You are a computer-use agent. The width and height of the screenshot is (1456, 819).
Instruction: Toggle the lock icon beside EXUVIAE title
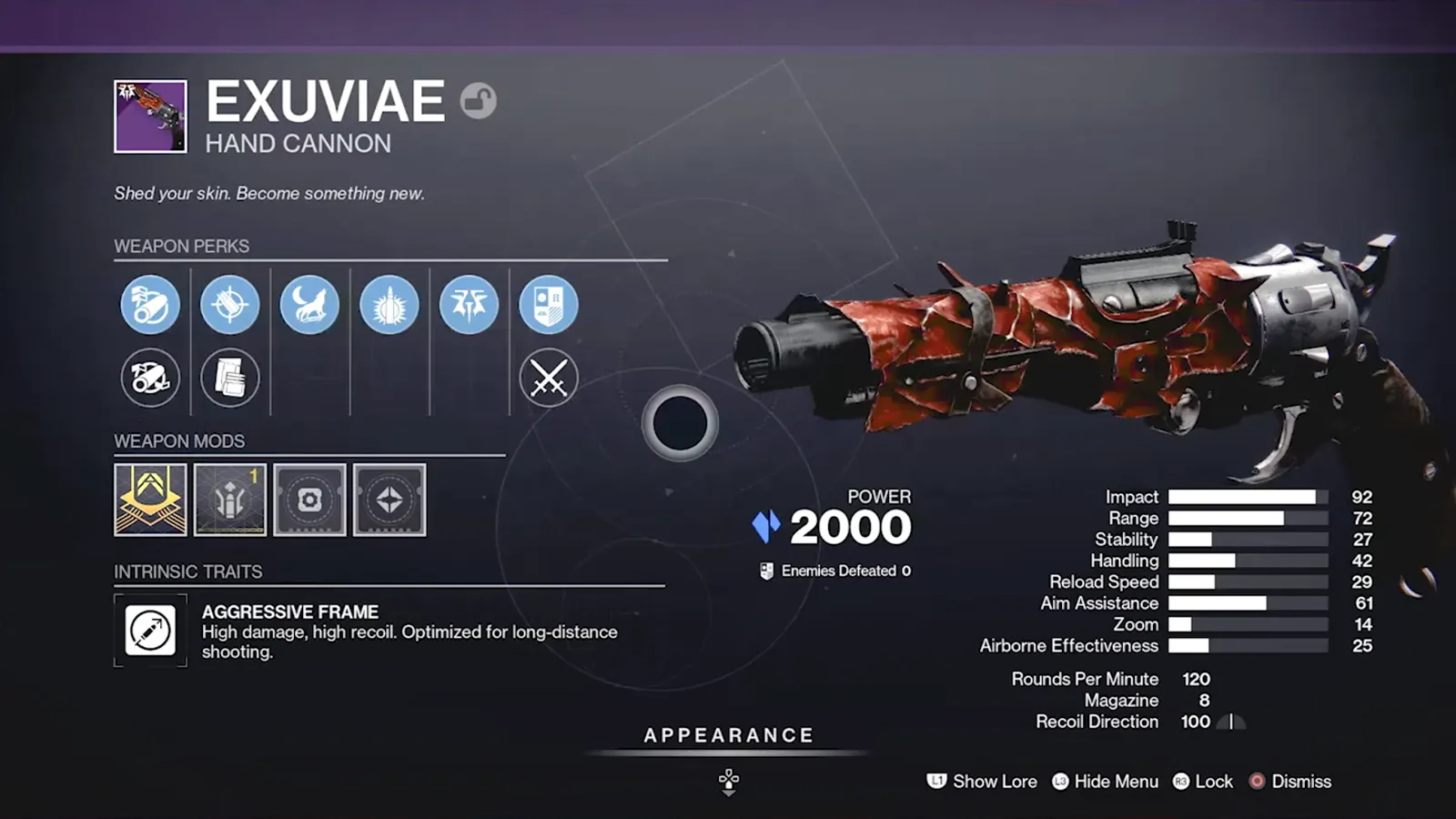[x=480, y=101]
